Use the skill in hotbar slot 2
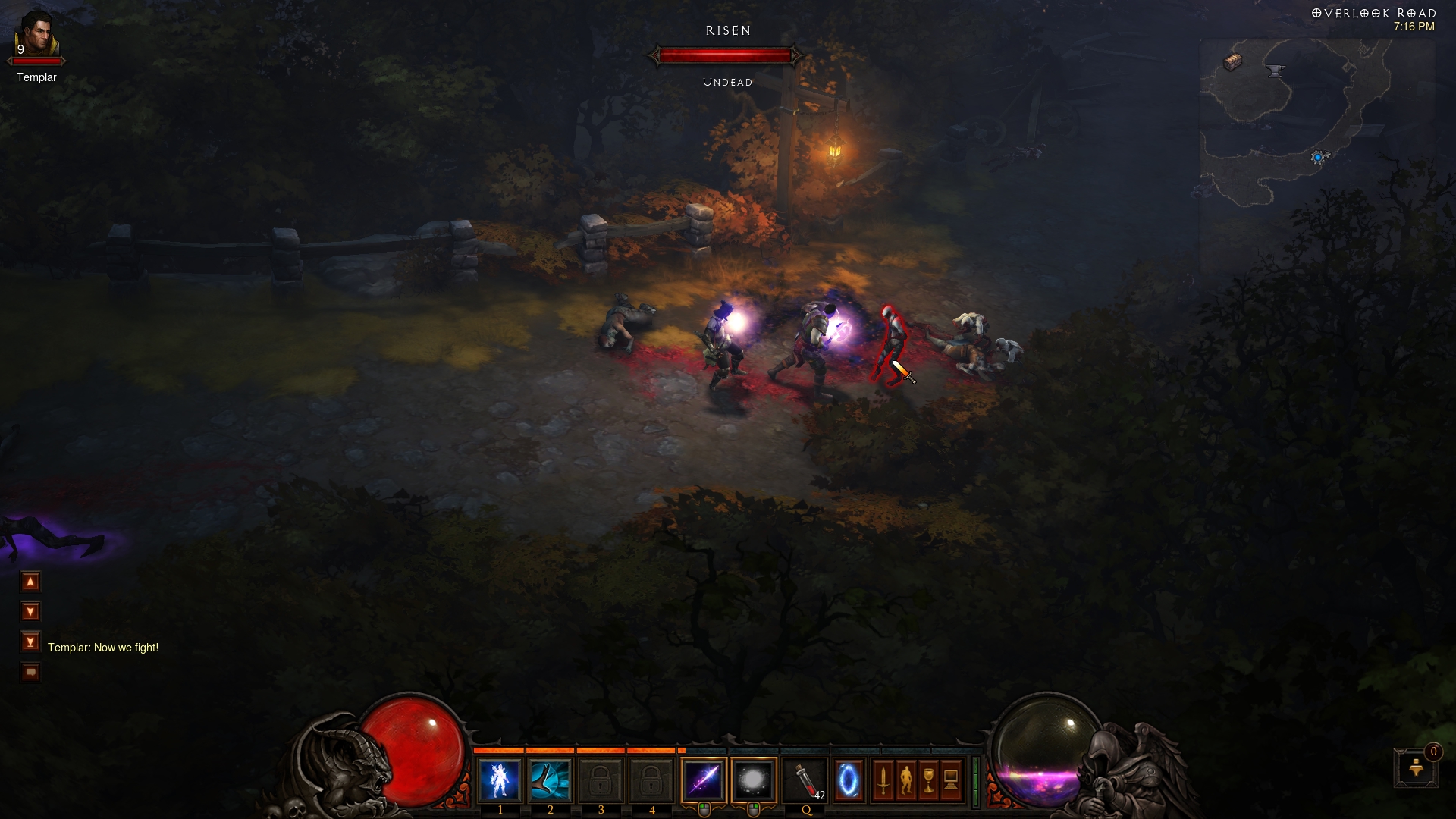Viewport: 1456px width, 819px height. pyautogui.click(x=551, y=780)
